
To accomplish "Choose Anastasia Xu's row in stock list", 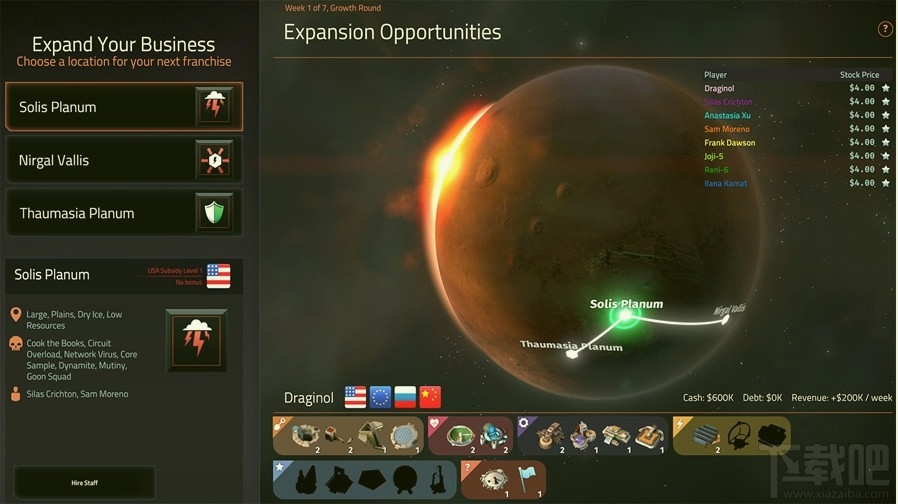I will [727, 115].
